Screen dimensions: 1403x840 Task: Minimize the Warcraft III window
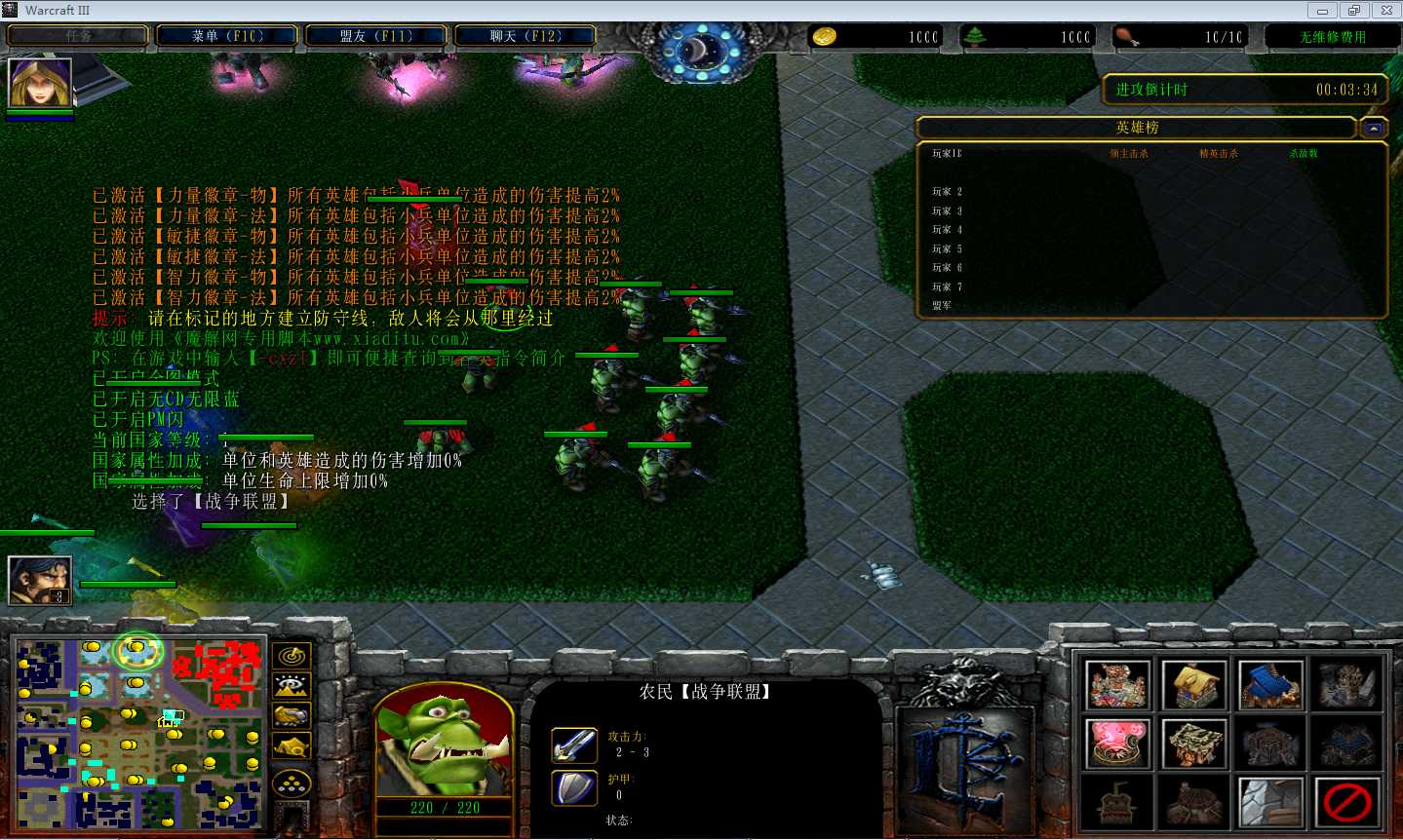[x=1322, y=11]
